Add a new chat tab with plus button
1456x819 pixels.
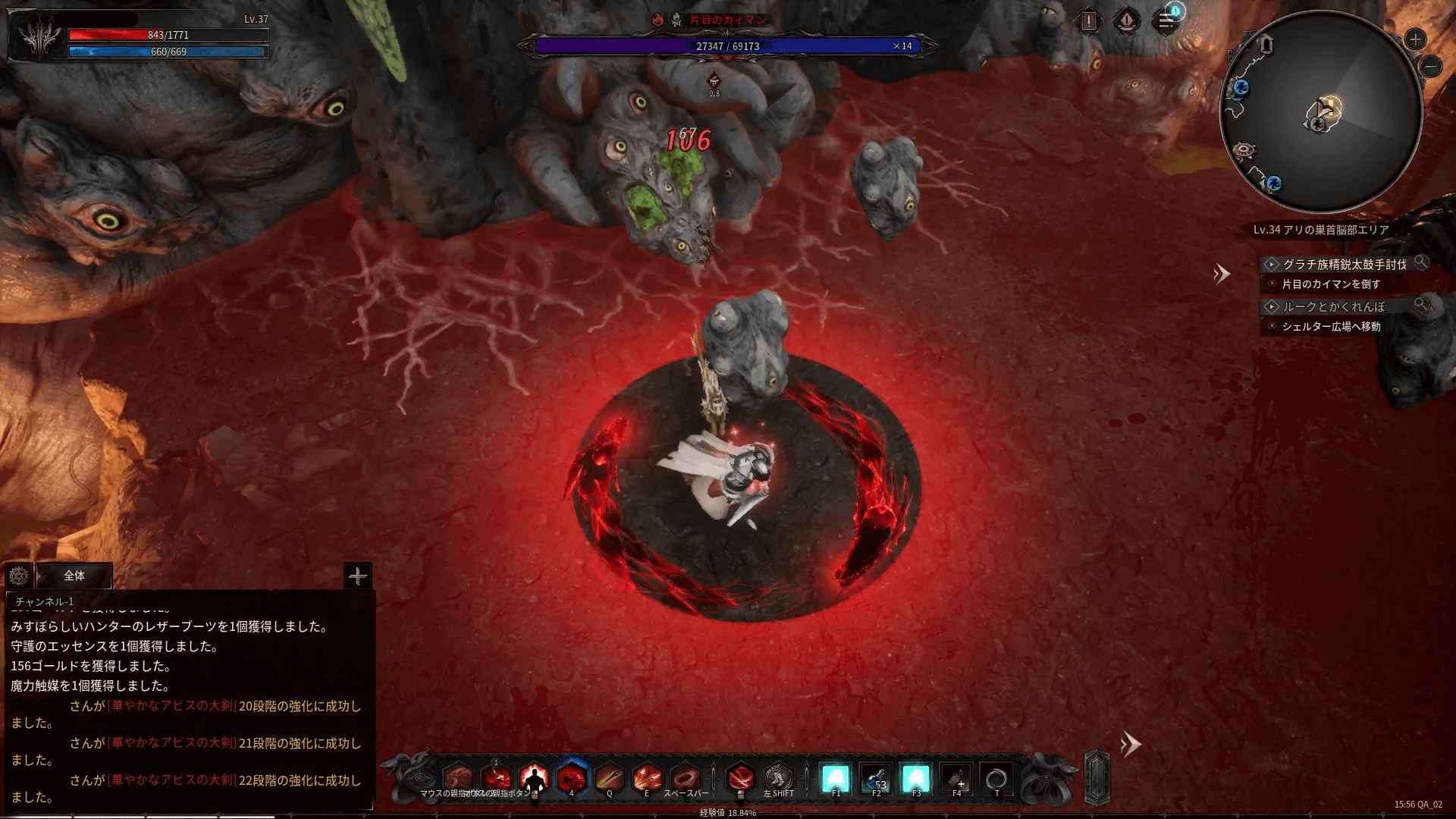click(357, 576)
